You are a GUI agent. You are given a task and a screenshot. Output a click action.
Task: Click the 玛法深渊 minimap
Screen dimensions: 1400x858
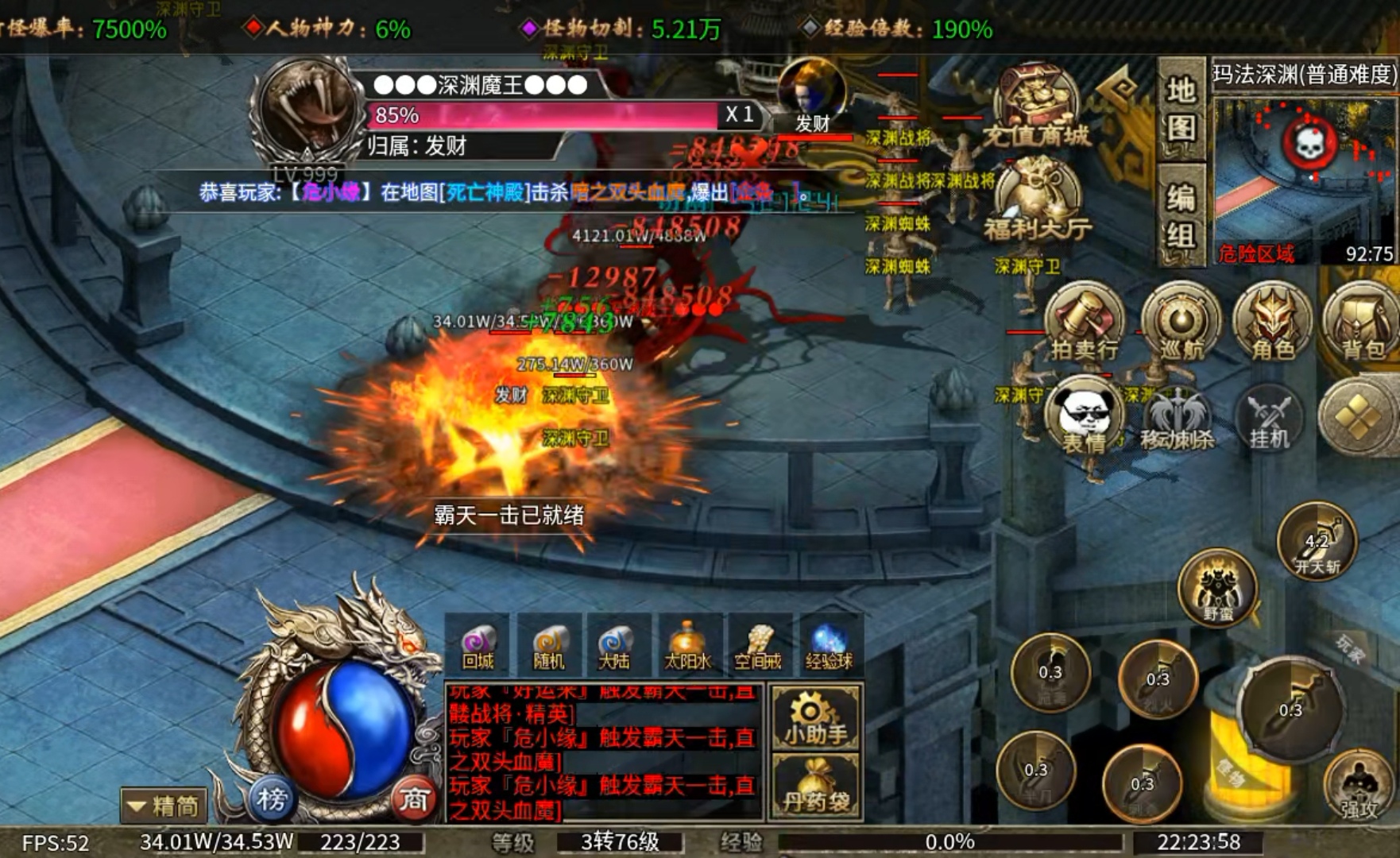point(1303,176)
